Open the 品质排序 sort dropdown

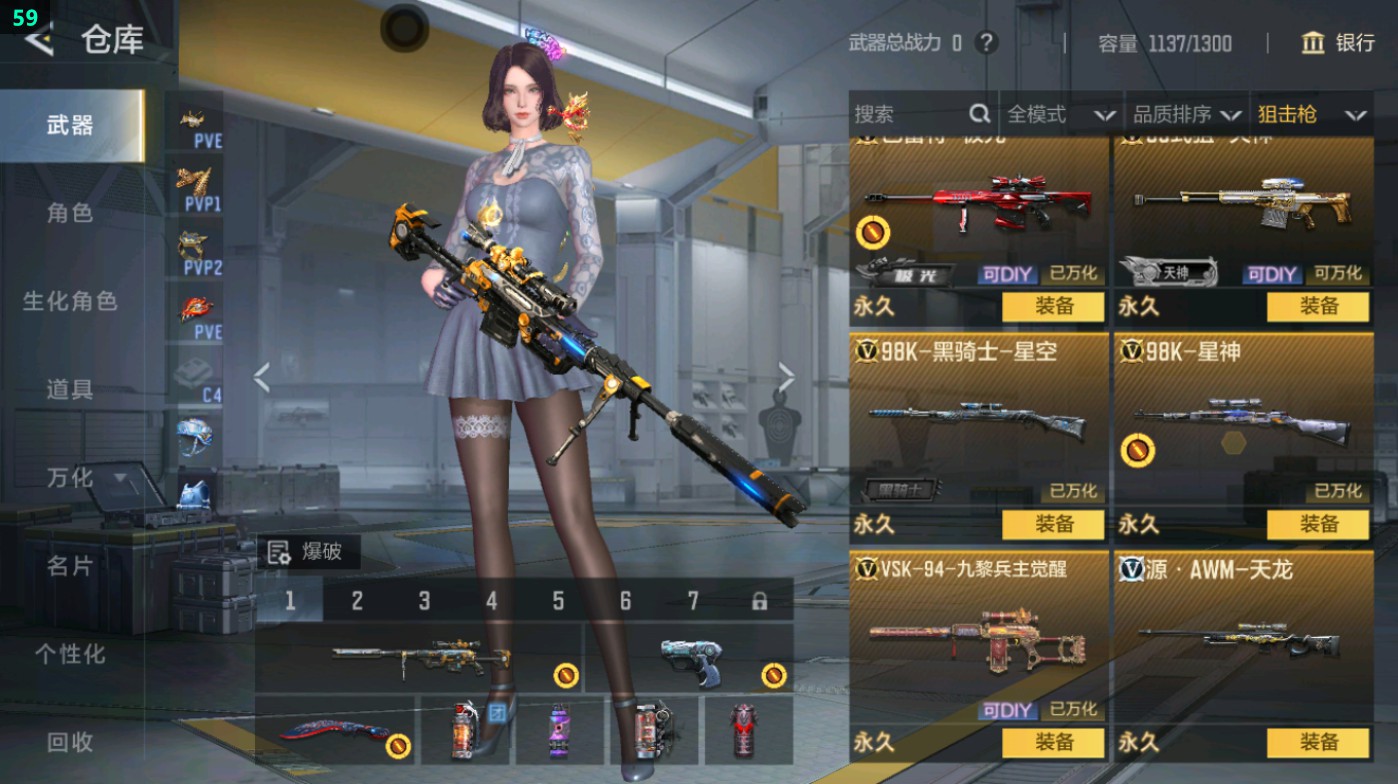pyautogui.click(x=1187, y=115)
